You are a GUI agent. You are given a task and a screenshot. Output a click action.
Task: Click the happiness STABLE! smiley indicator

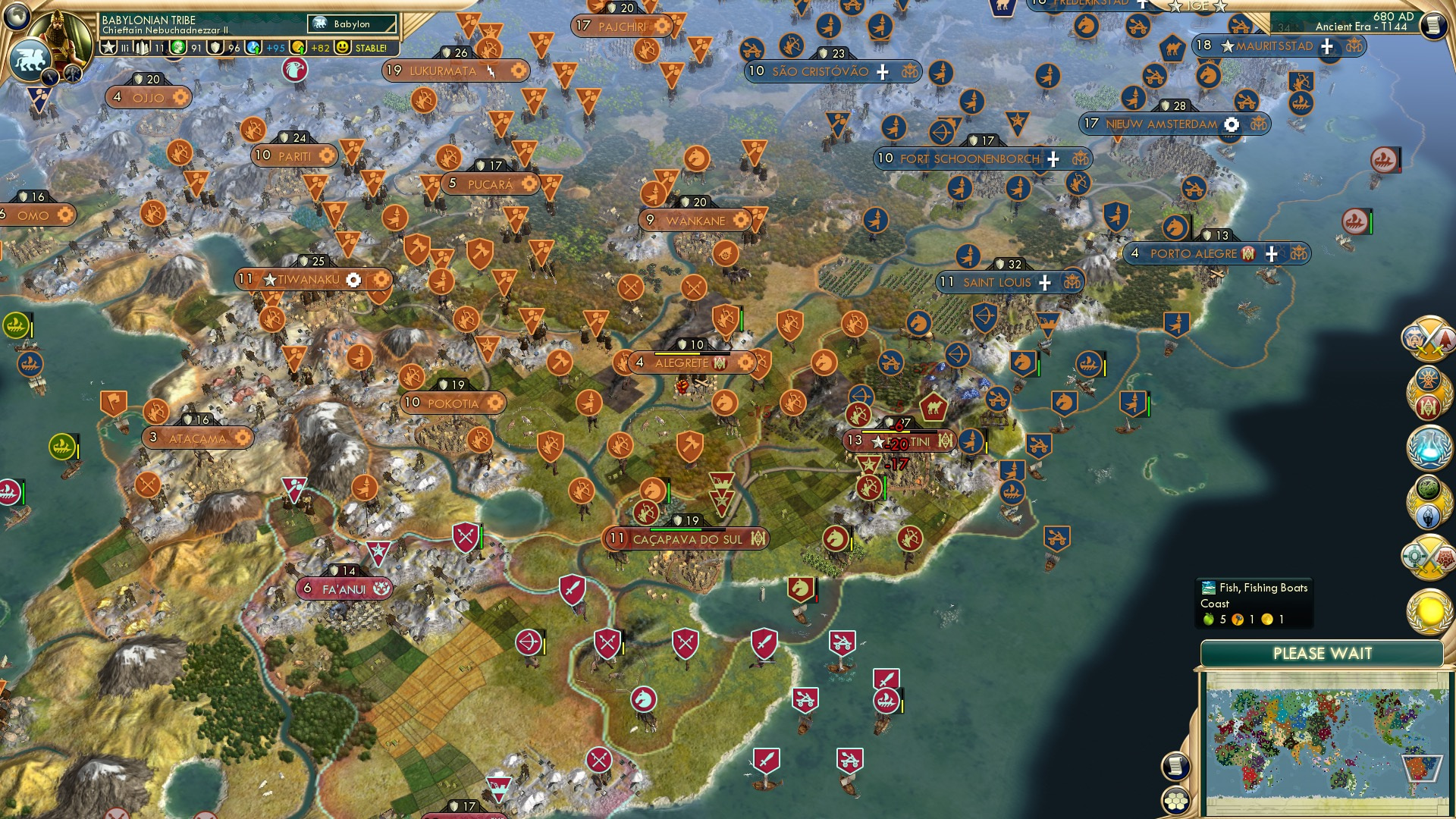tap(343, 47)
